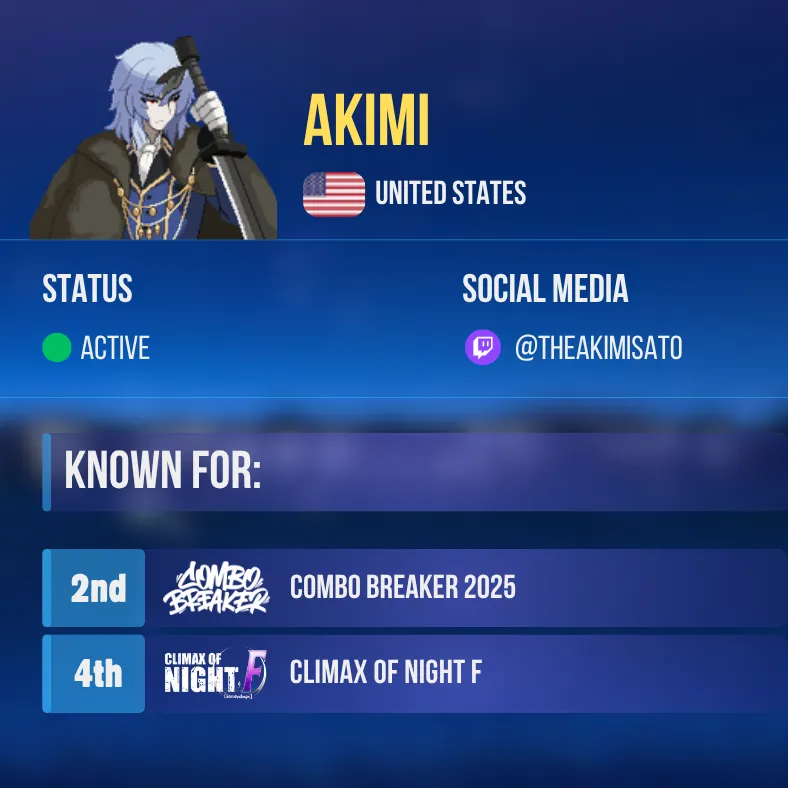Click the purple Twitch icon
This screenshot has height=788, width=788.
(x=483, y=348)
